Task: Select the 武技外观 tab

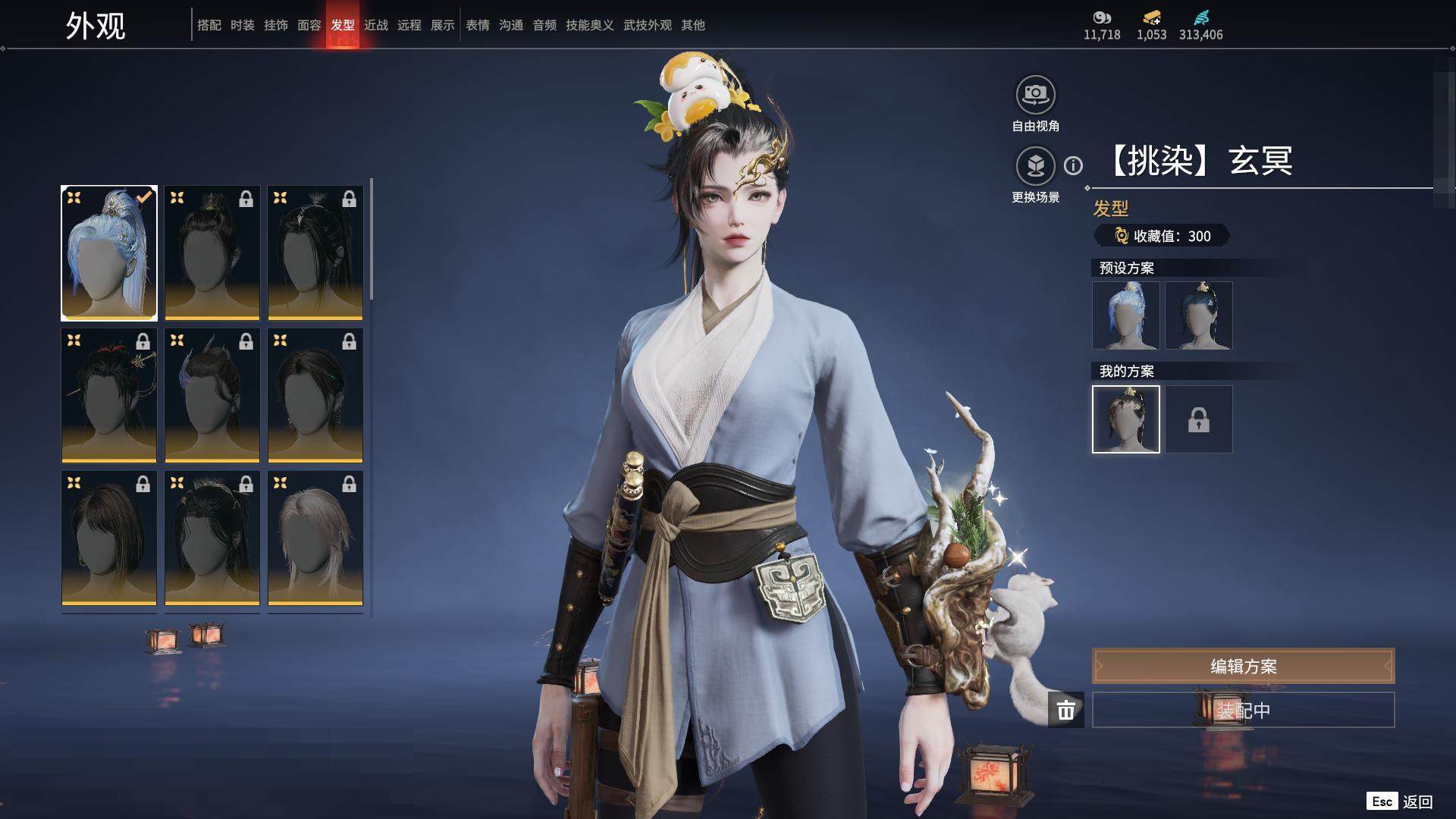Action: click(x=647, y=25)
